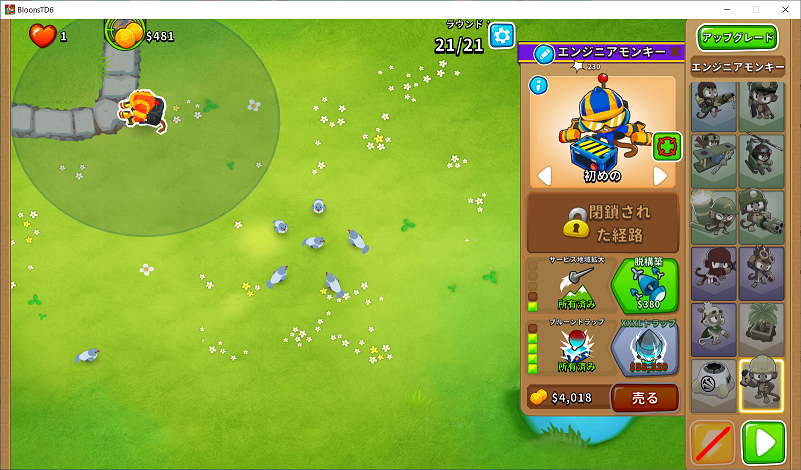This screenshot has width=801, height=470.
Task: Buy the $380 green path upgrade
Action: [644, 286]
